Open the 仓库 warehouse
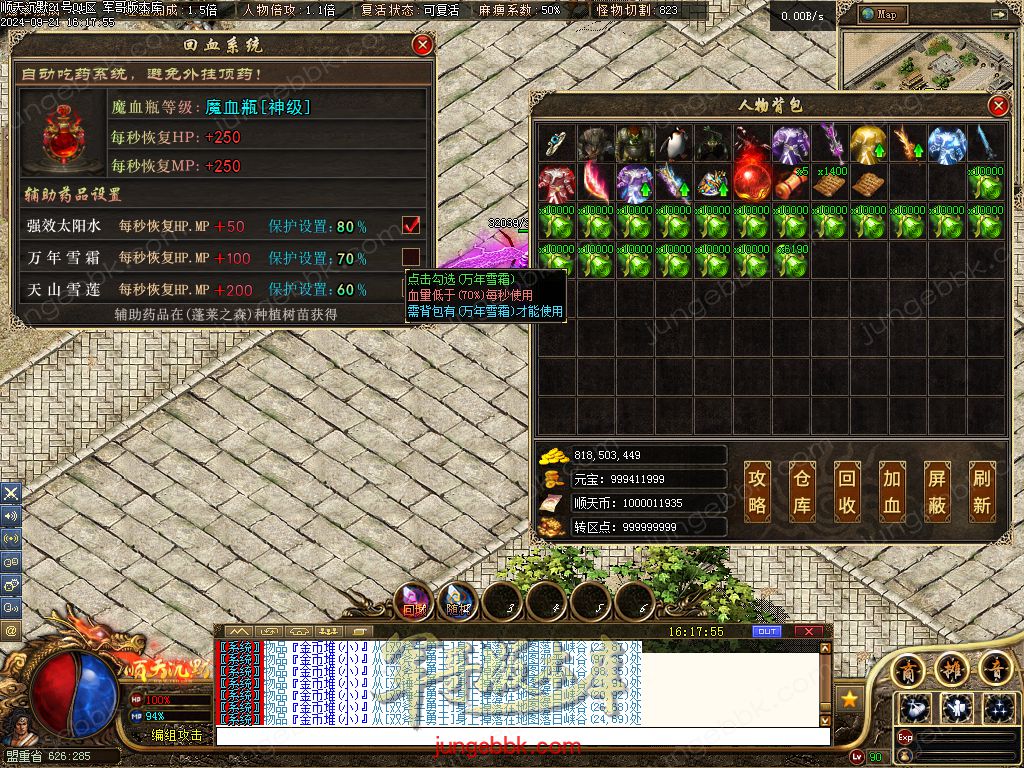Image resolution: width=1024 pixels, height=768 pixels. click(x=802, y=492)
